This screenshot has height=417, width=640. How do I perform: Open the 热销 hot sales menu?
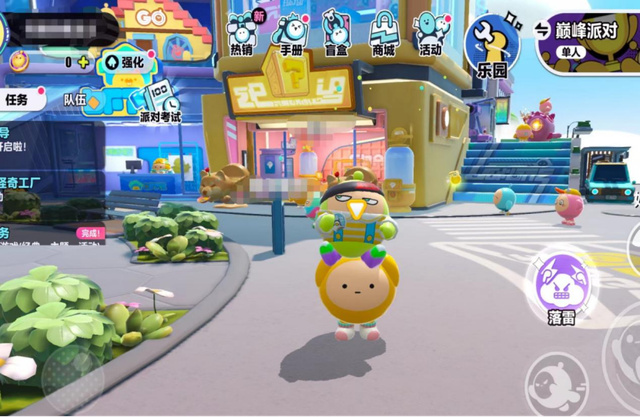coord(241,32)
